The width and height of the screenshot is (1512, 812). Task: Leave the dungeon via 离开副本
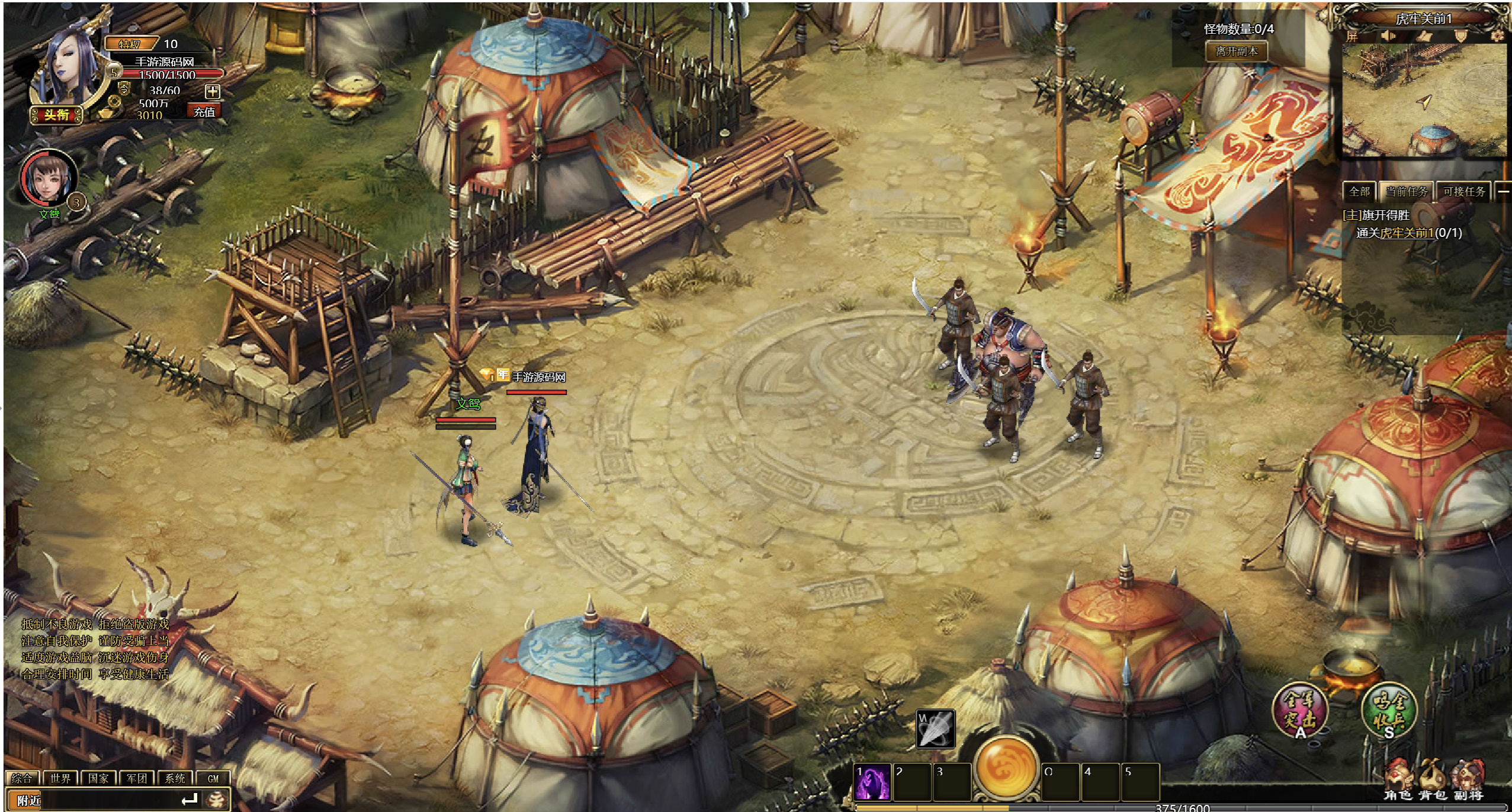(x=1237, y=52)
